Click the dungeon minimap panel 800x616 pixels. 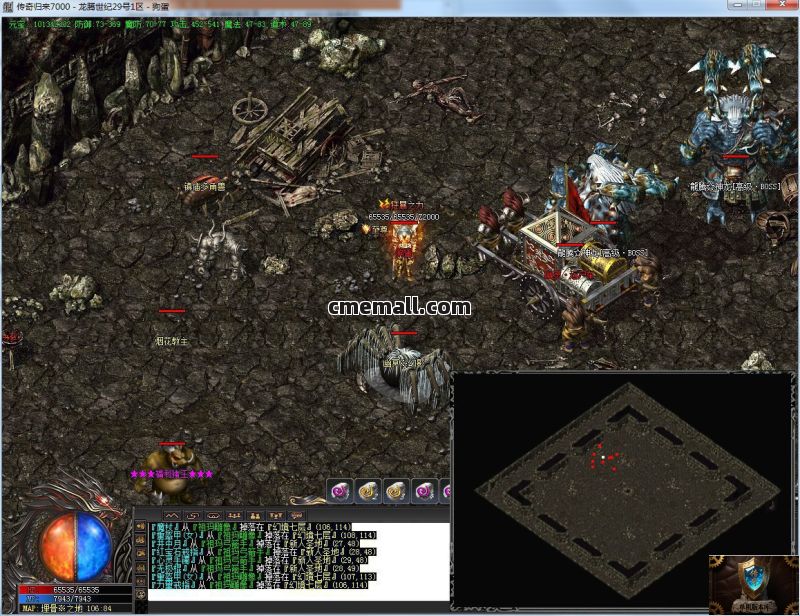624,489
